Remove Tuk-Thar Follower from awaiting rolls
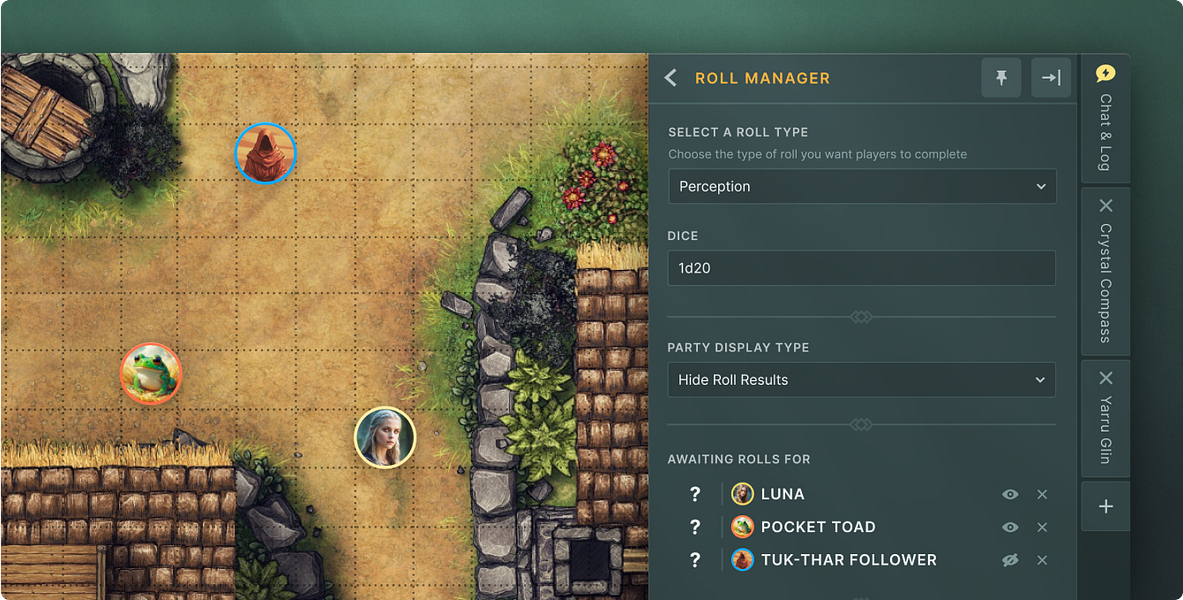1183x600 pixels. (1042, 560)
